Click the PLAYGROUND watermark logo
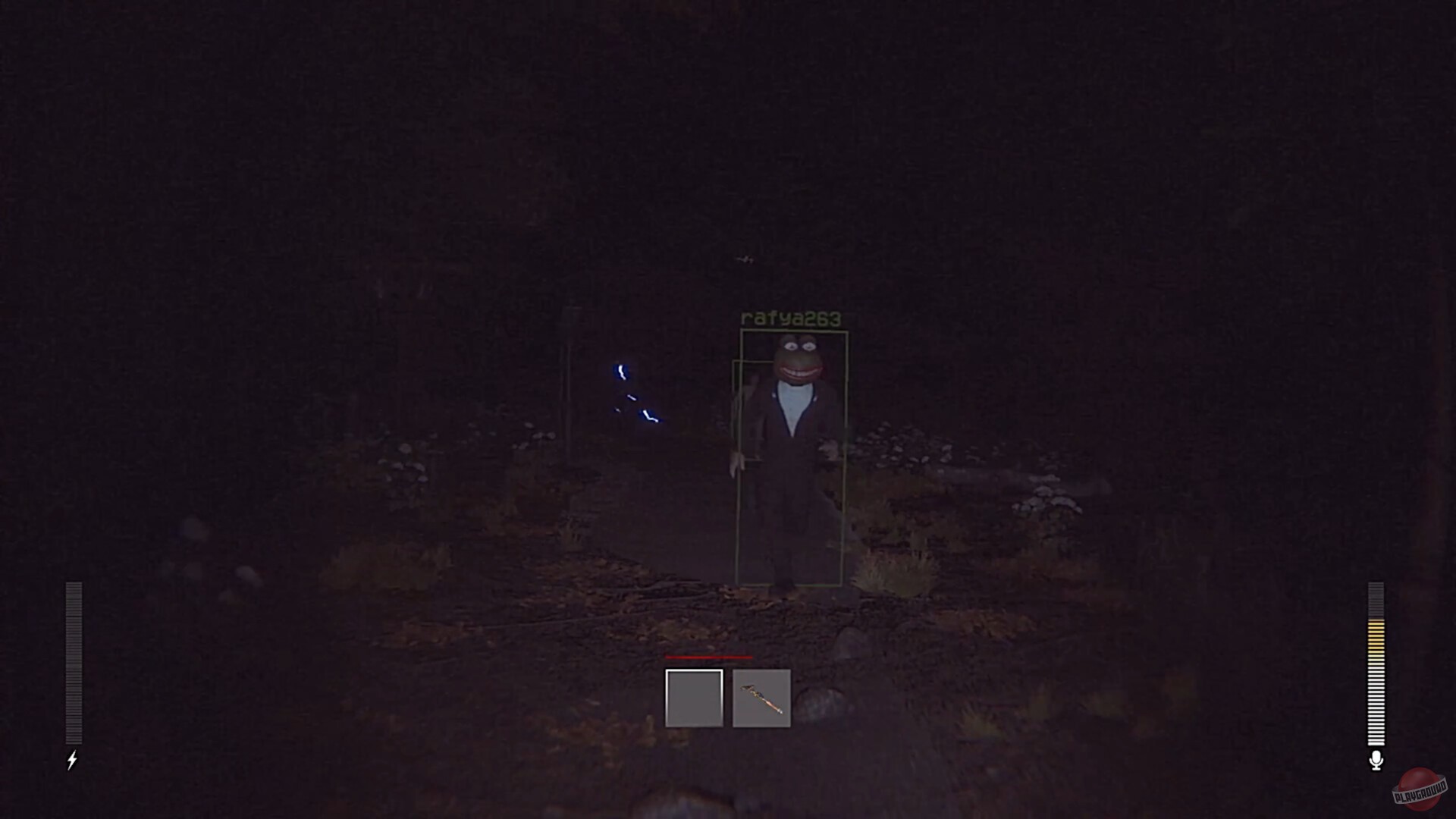Image resolution: width=1456 pixels, height=819 pixels. (1420, 789)
